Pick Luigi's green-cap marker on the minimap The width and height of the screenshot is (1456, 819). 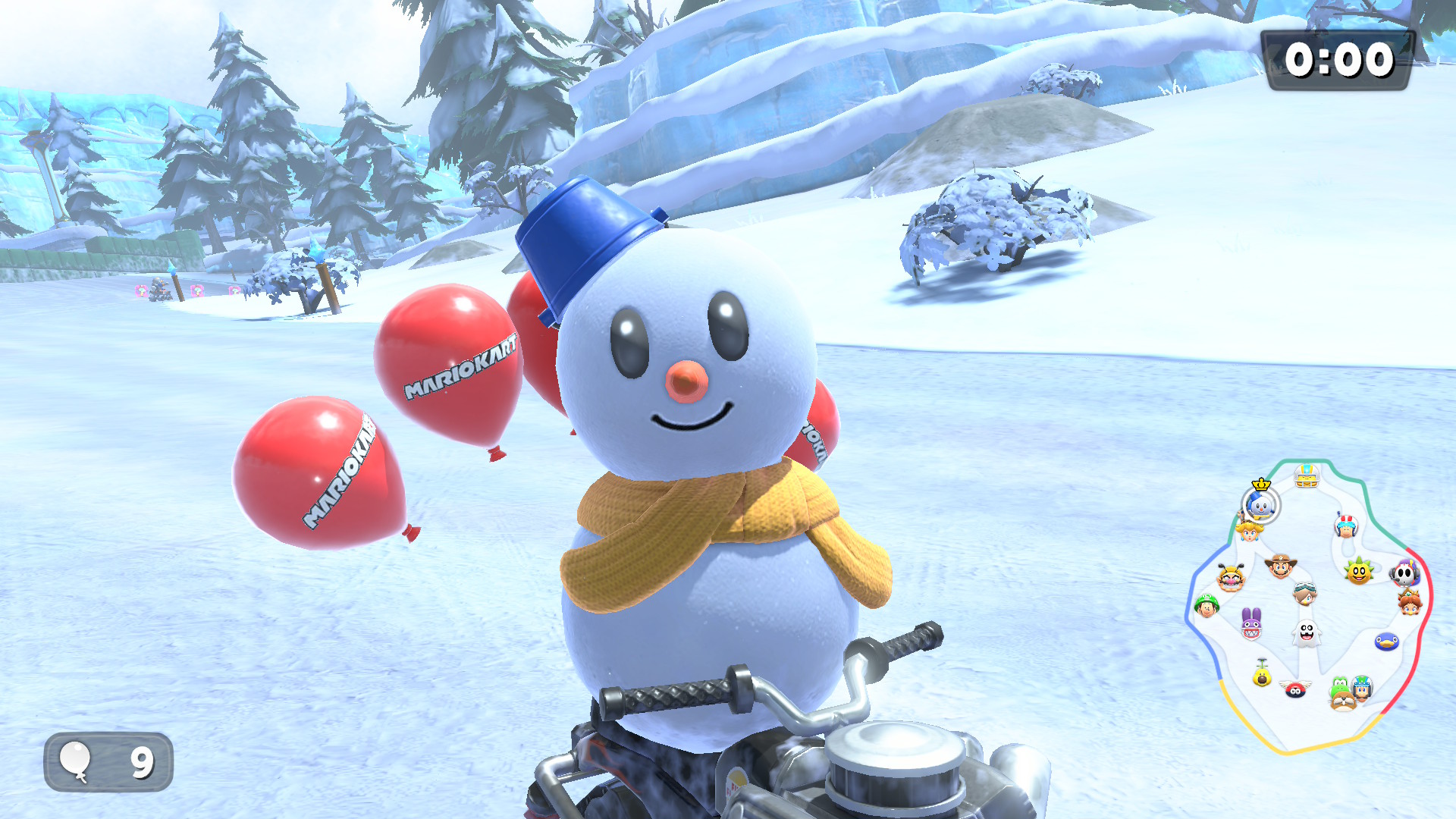click(x=1206, y=606)
